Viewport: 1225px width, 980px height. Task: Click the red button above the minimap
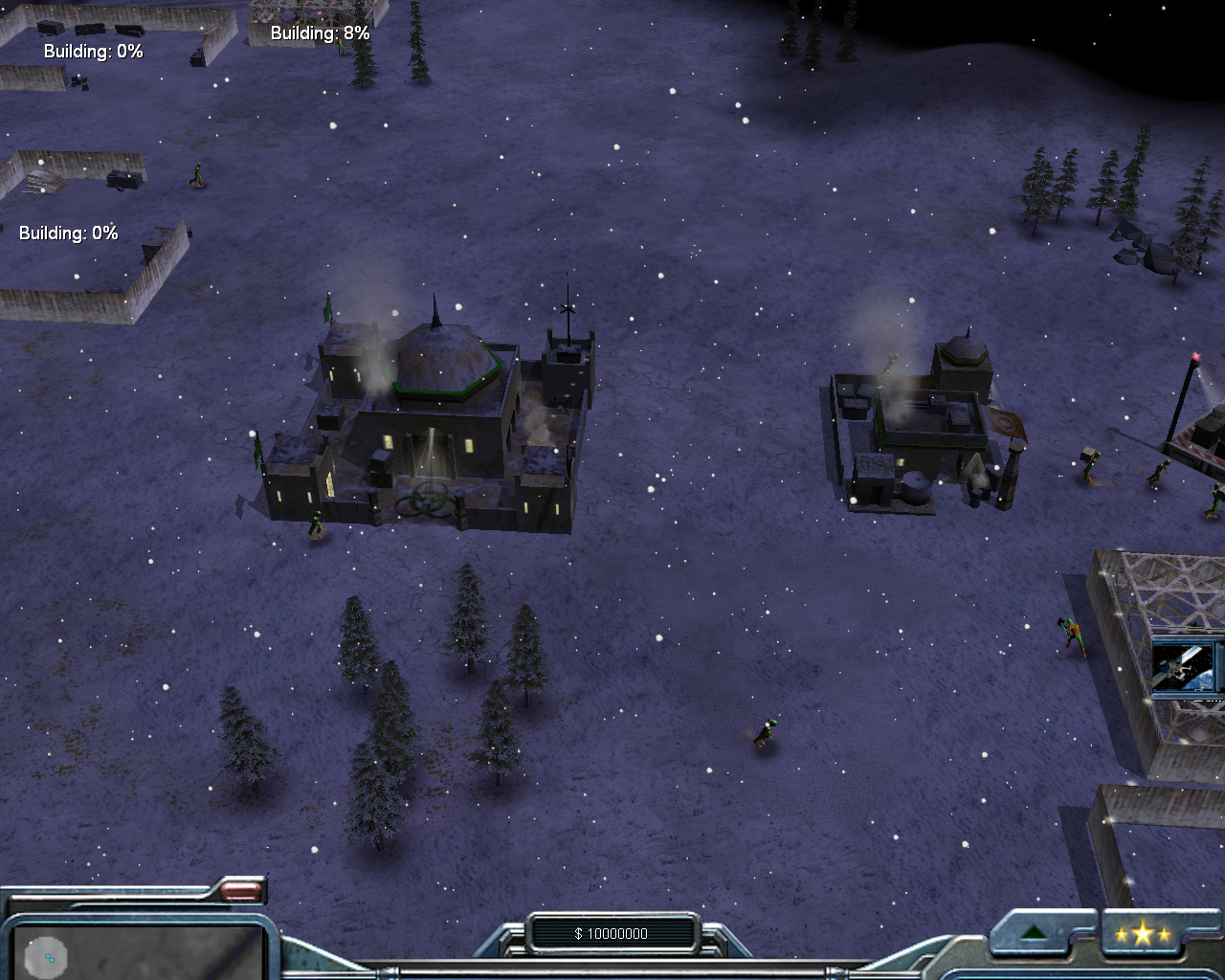pyautogui.click(x=241, y=891)
